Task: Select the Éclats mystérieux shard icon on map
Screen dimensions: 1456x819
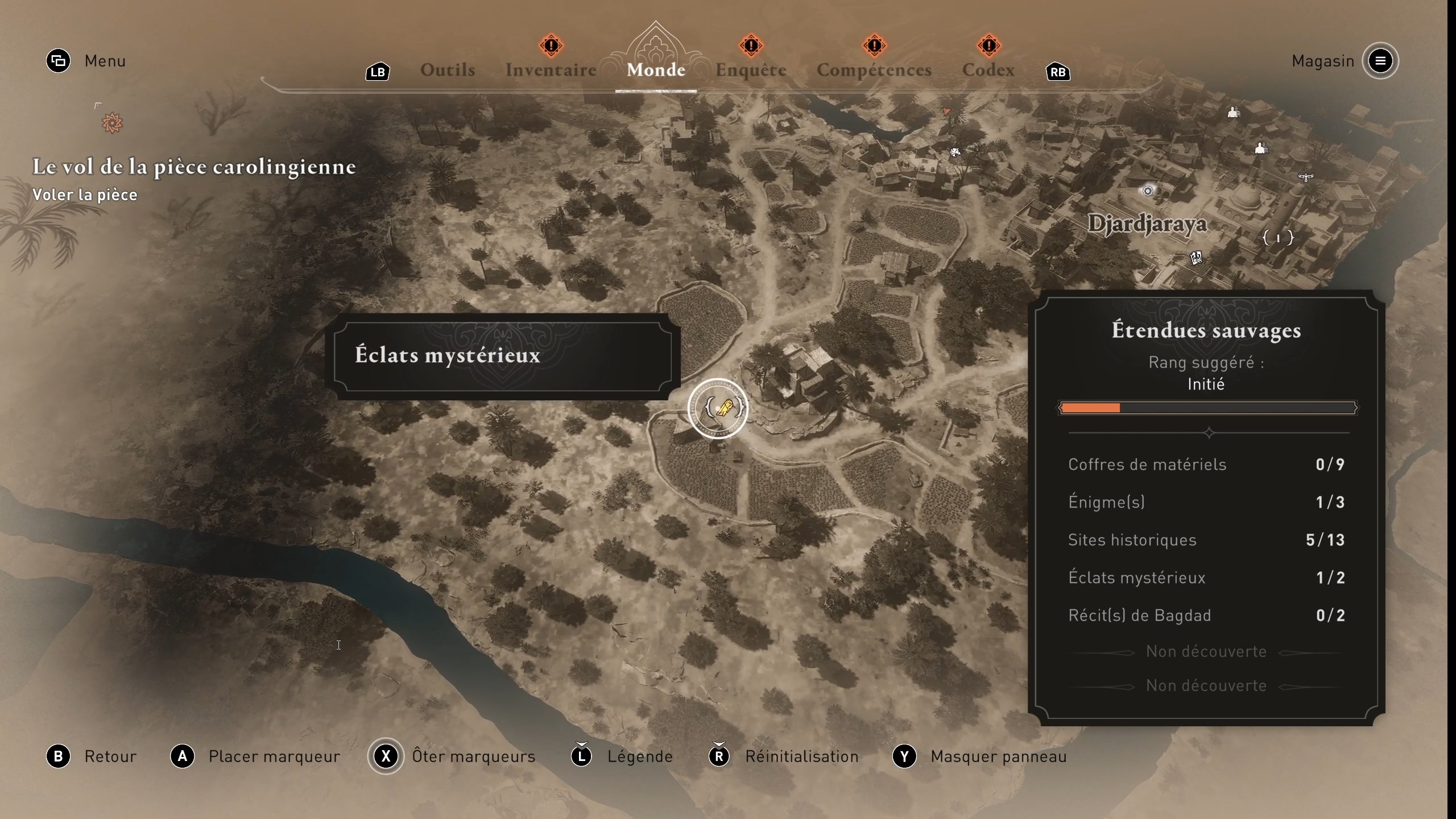Action: [718, 409]
